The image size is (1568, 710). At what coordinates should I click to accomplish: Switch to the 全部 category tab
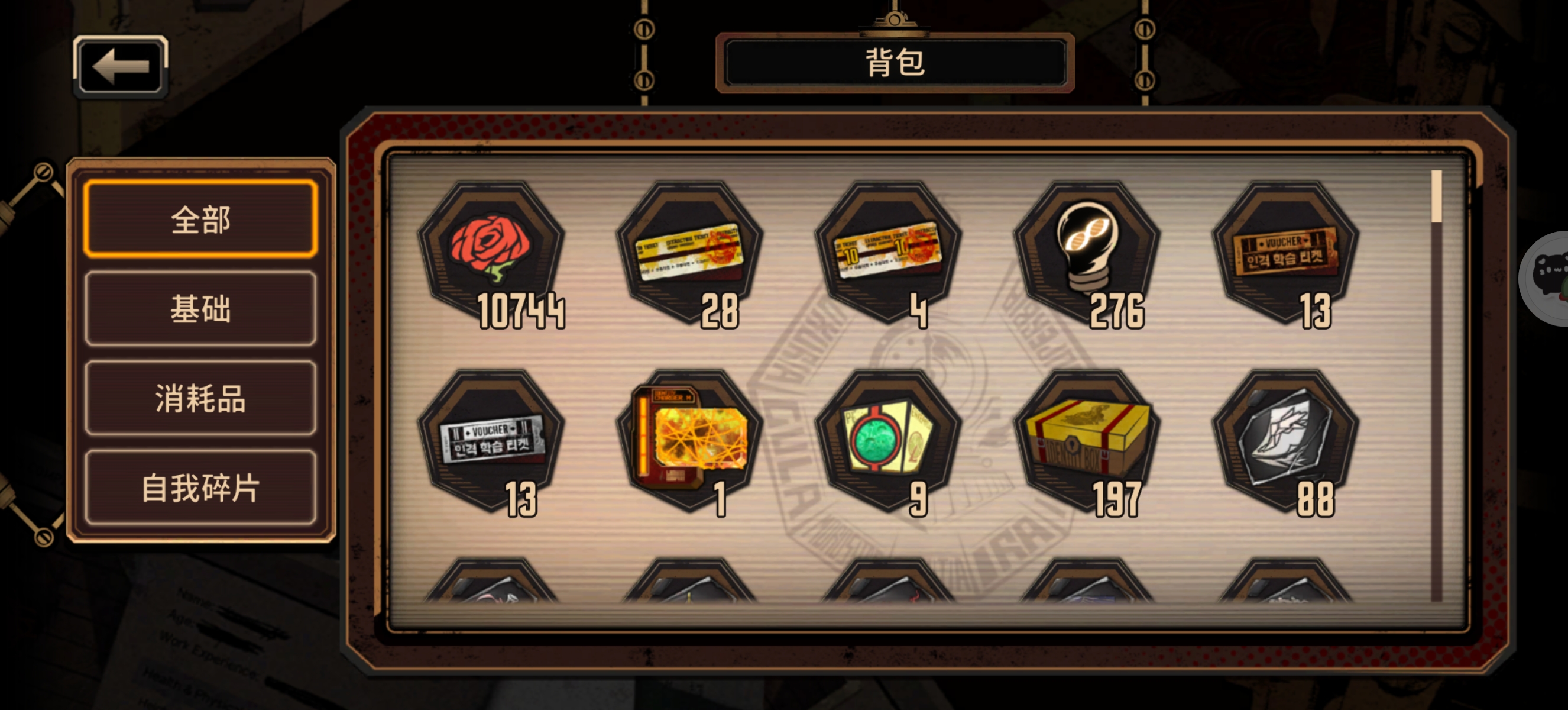[x=201, y=221]
